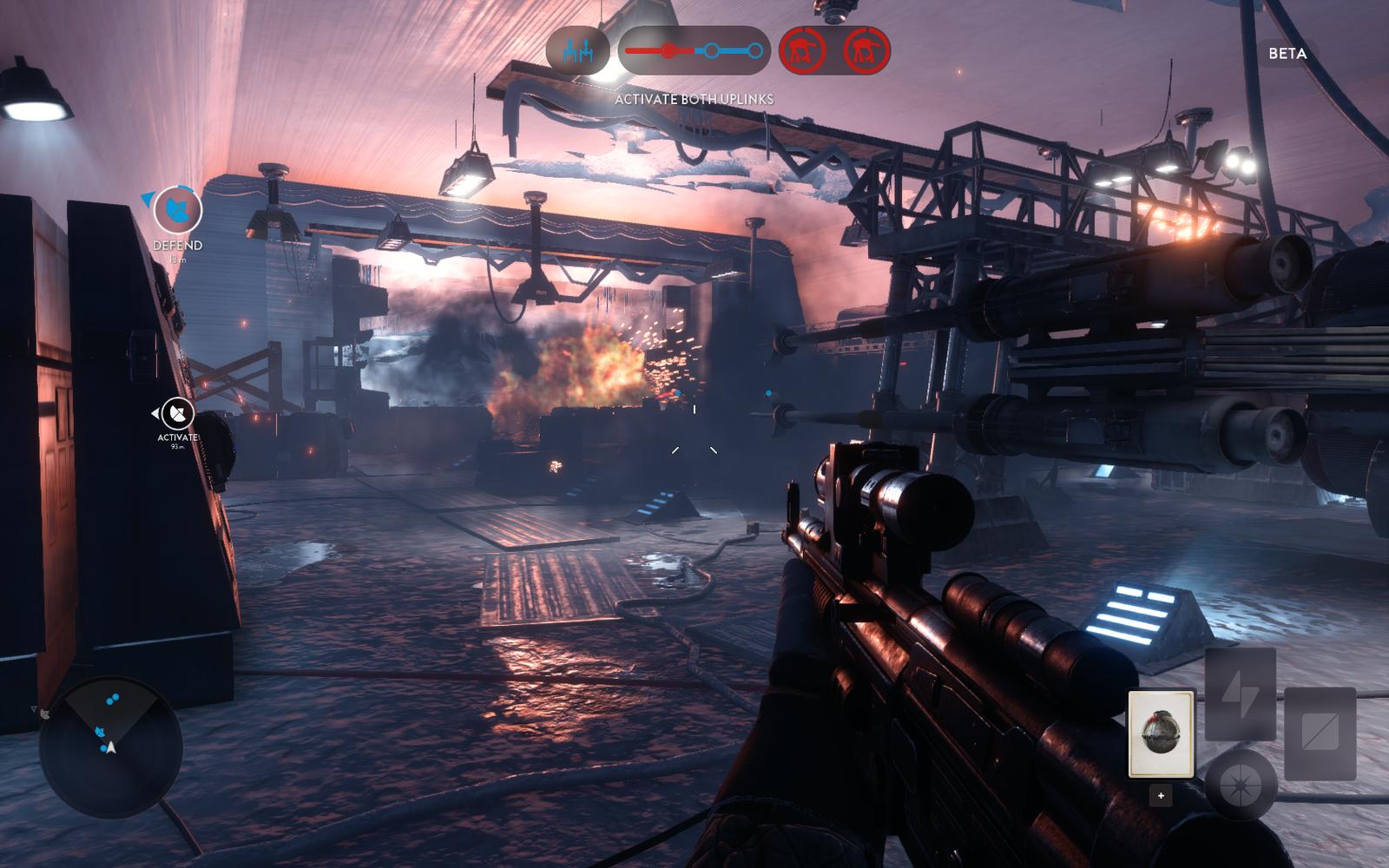Viewport: 1389px width, 868px height.
Task: Select the Activate uplink objective marker
Action: pyautogui.click(x=178, y=414)
